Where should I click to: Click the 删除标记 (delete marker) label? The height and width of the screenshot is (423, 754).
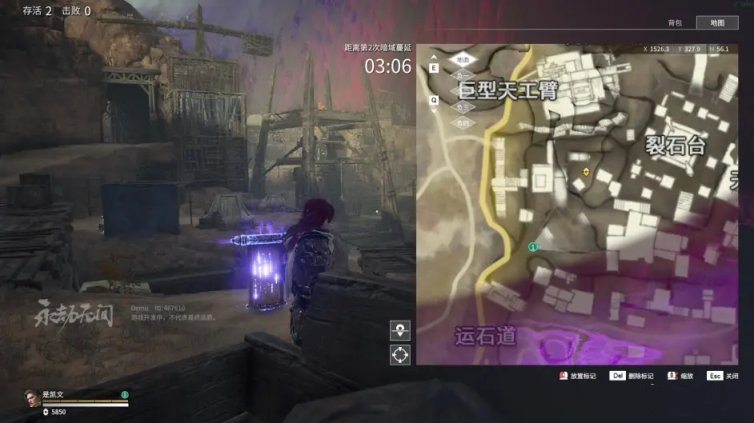tap(640, 376)
